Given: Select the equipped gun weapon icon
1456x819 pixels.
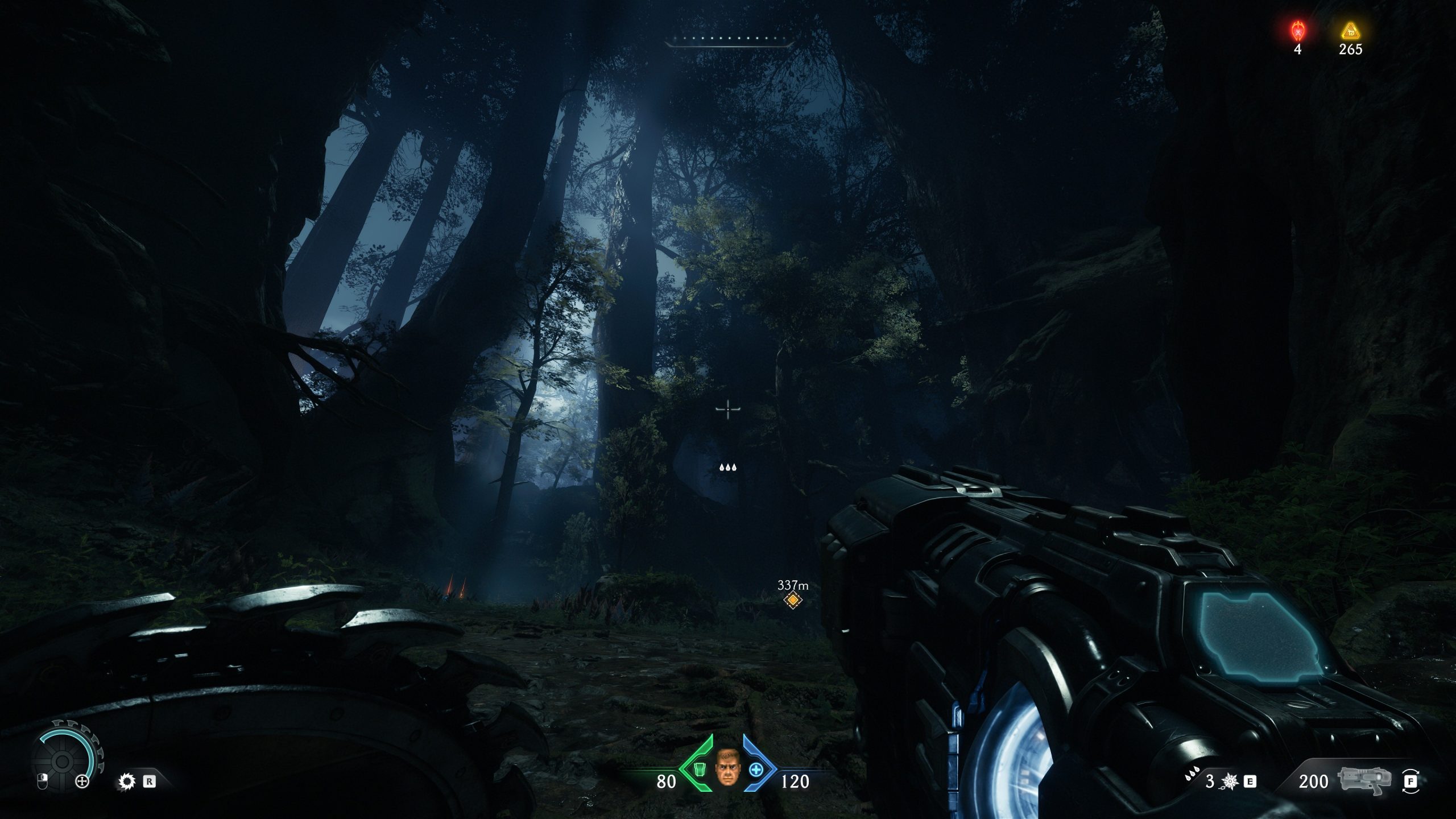Looking at the screenshot, I should (x=1364, y=781).
